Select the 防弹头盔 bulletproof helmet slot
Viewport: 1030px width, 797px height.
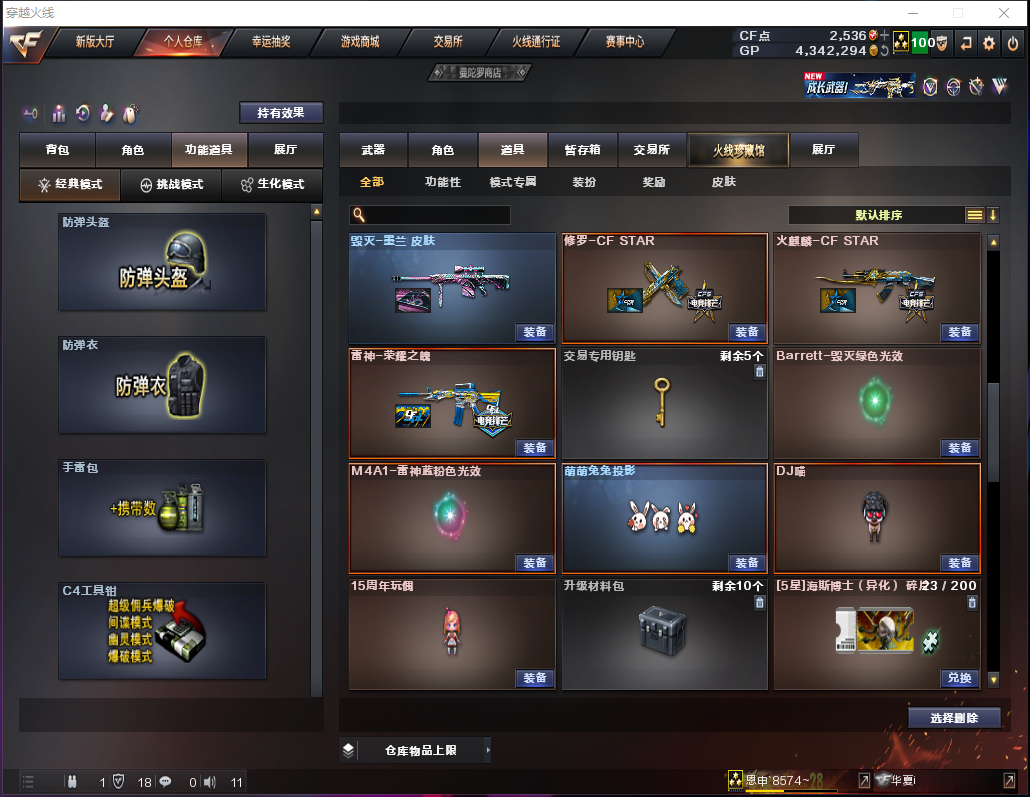[x=162, y=262]
